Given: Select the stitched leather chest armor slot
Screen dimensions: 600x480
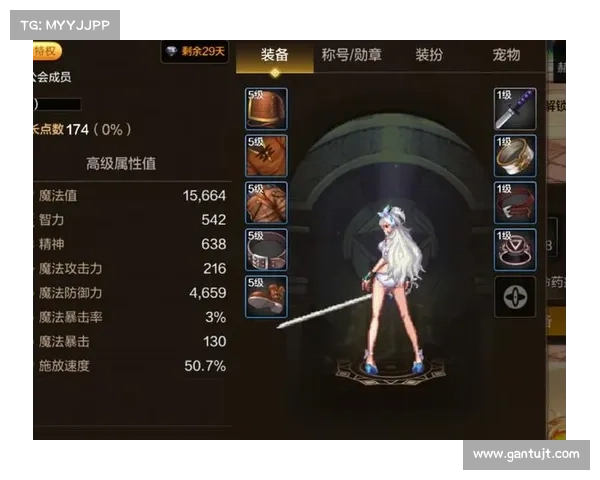Looking at the screenshot, I should point(266,156).
